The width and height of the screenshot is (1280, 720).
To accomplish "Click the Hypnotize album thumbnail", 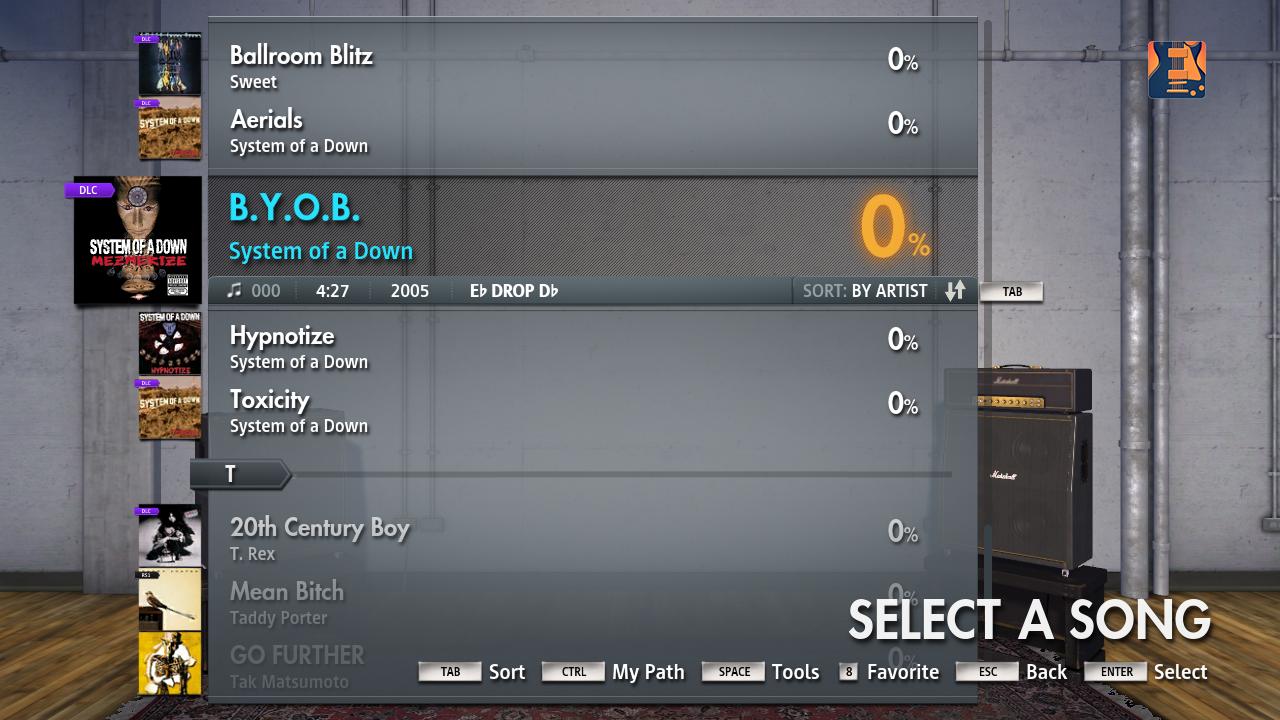I will click(169, 343).
